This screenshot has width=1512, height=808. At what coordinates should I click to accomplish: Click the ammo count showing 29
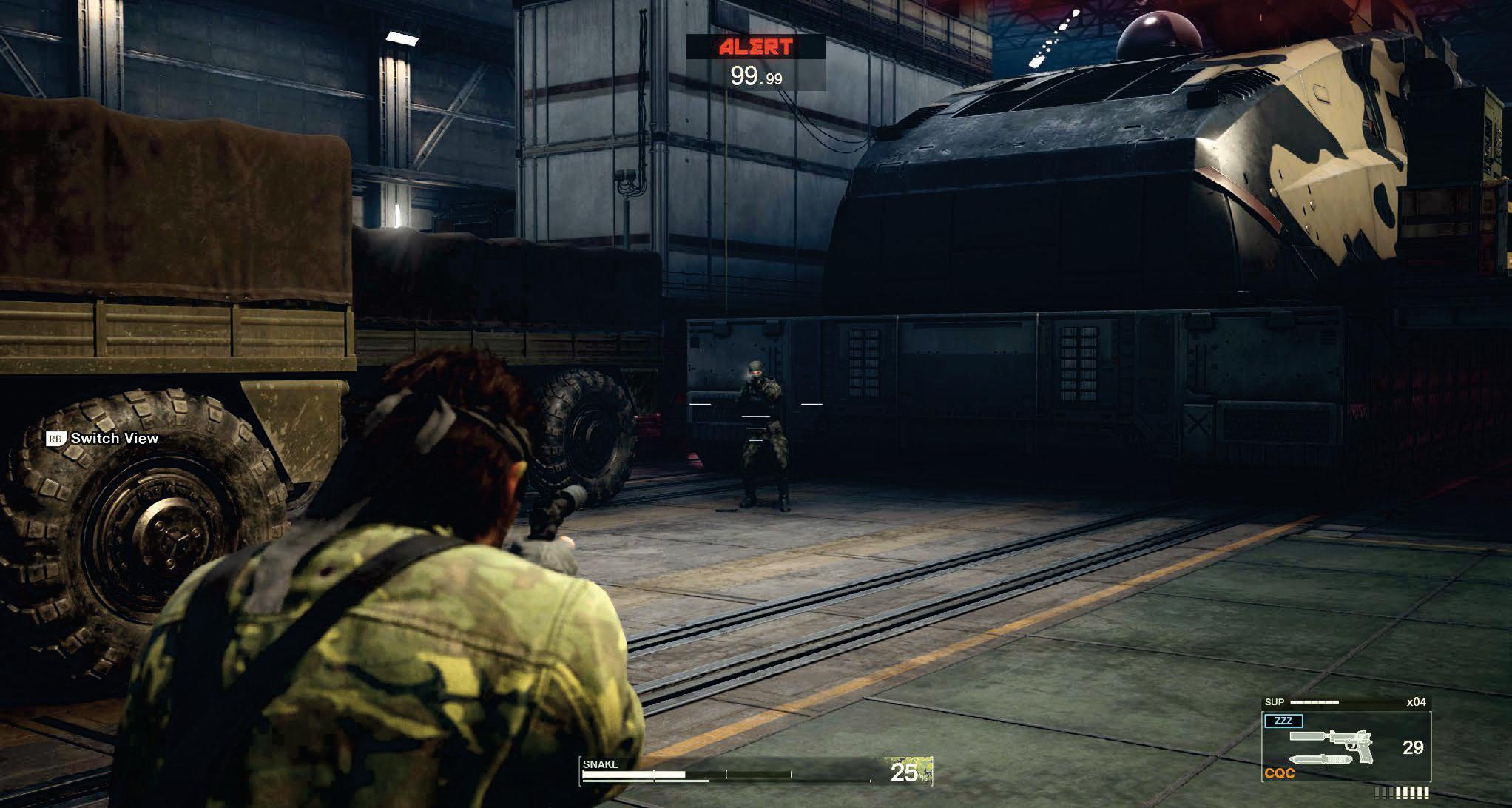pos(1413,749)
